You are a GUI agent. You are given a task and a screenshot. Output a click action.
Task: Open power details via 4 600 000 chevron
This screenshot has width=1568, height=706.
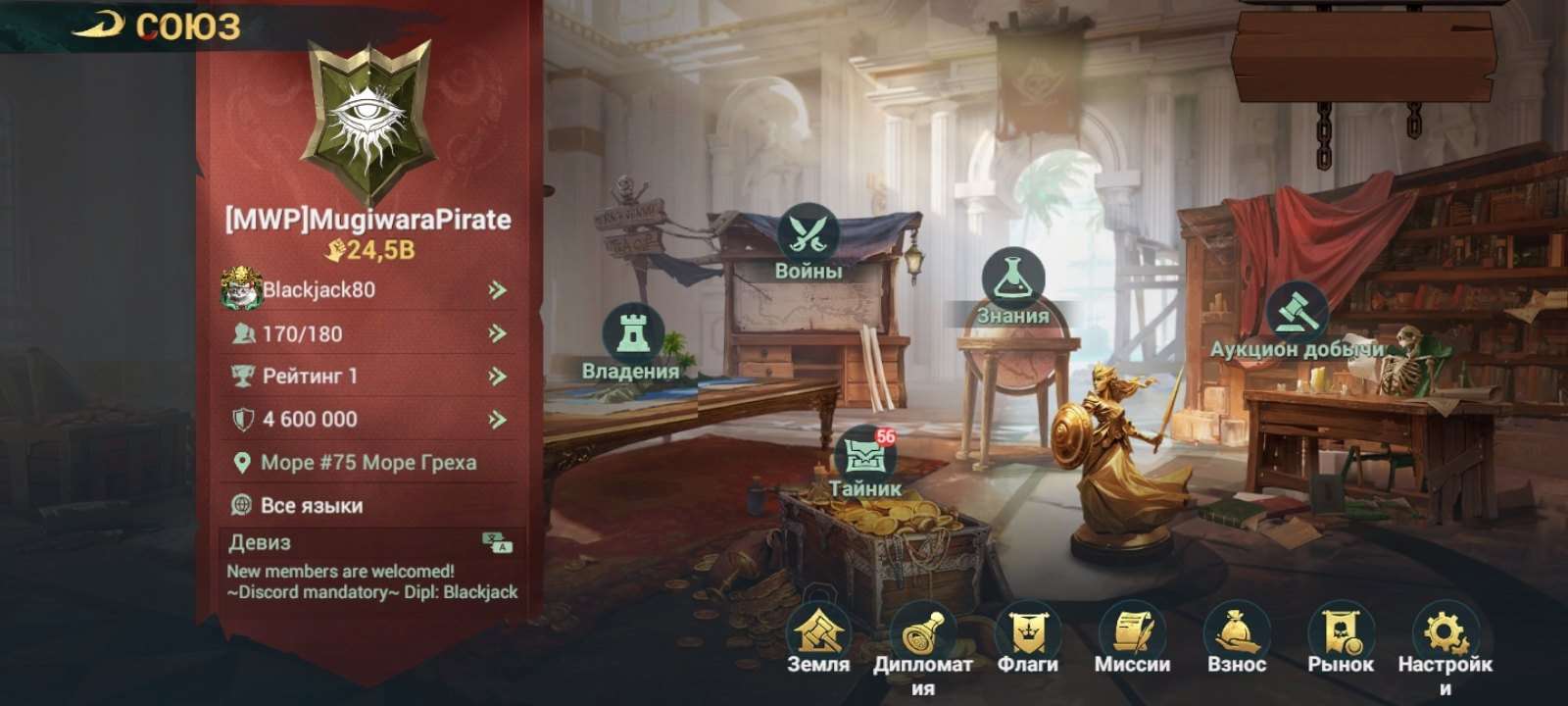(x=496, y=418)
